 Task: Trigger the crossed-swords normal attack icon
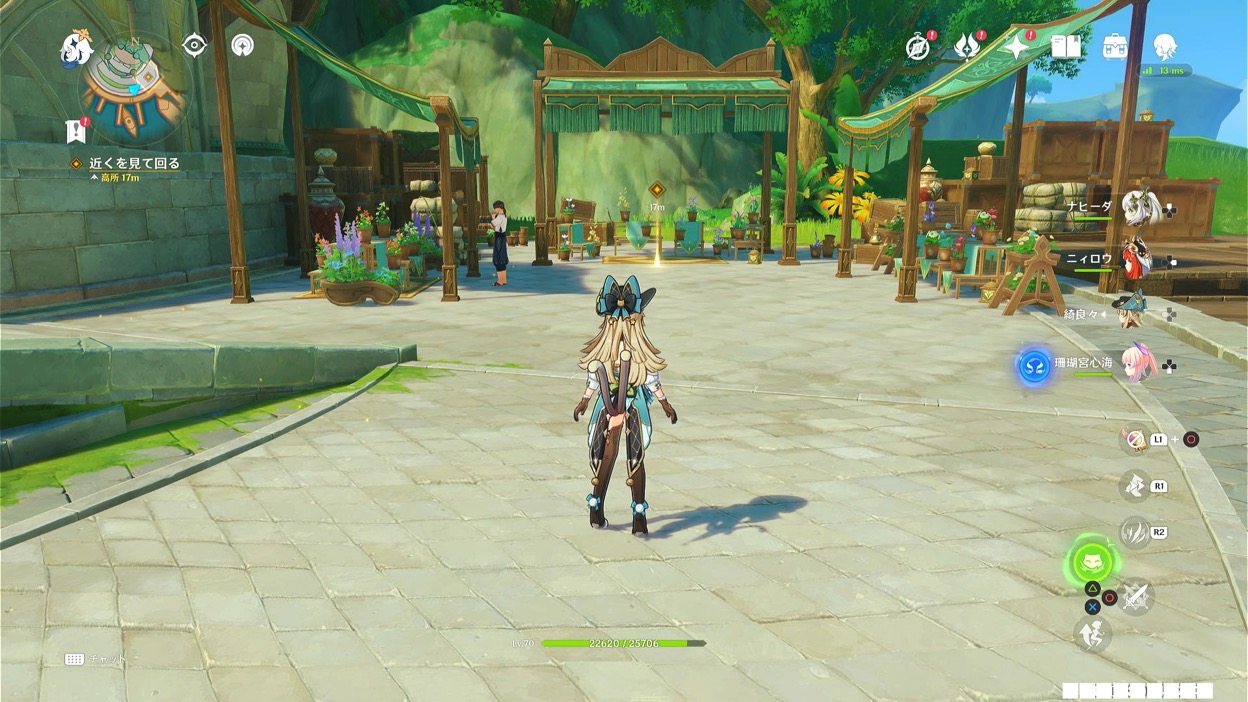point(1135,597)
